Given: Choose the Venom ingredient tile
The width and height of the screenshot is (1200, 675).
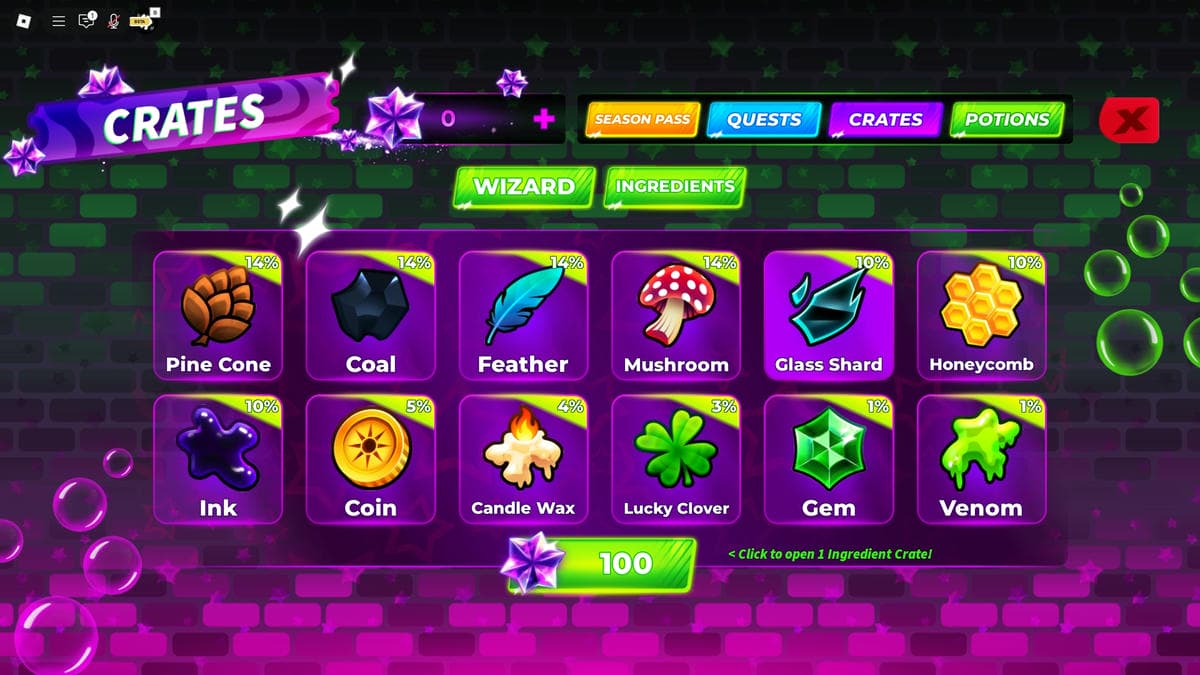Looking at the screenshot, I should point(981,459).
